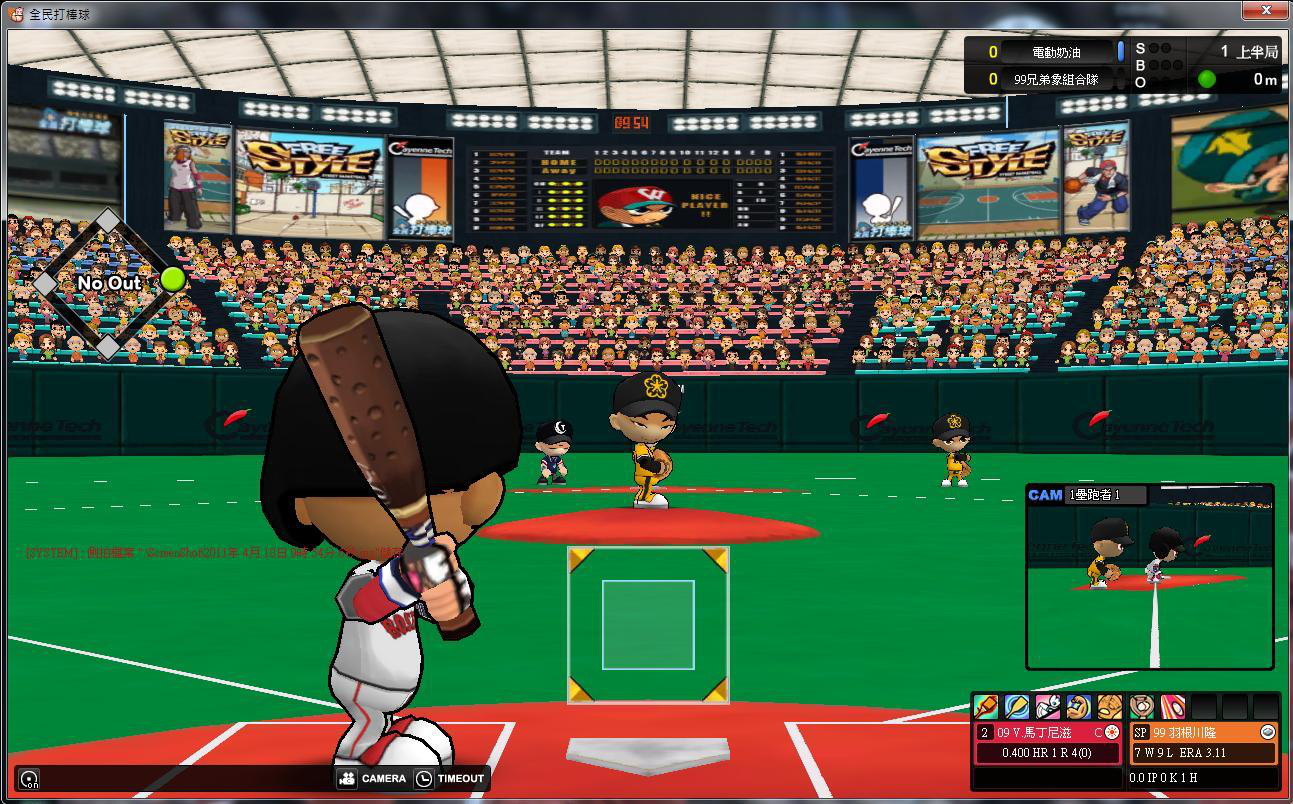
Task: Activate the wooden bat on blue swirl skill
Action: (x=1017, y=707)
